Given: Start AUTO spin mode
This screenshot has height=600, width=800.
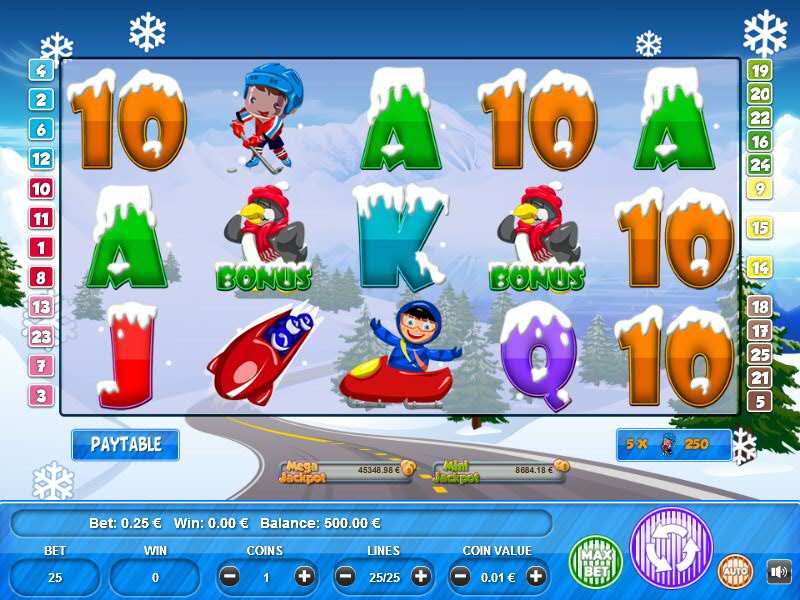Looking at the screenshot, I should [736, 571].
